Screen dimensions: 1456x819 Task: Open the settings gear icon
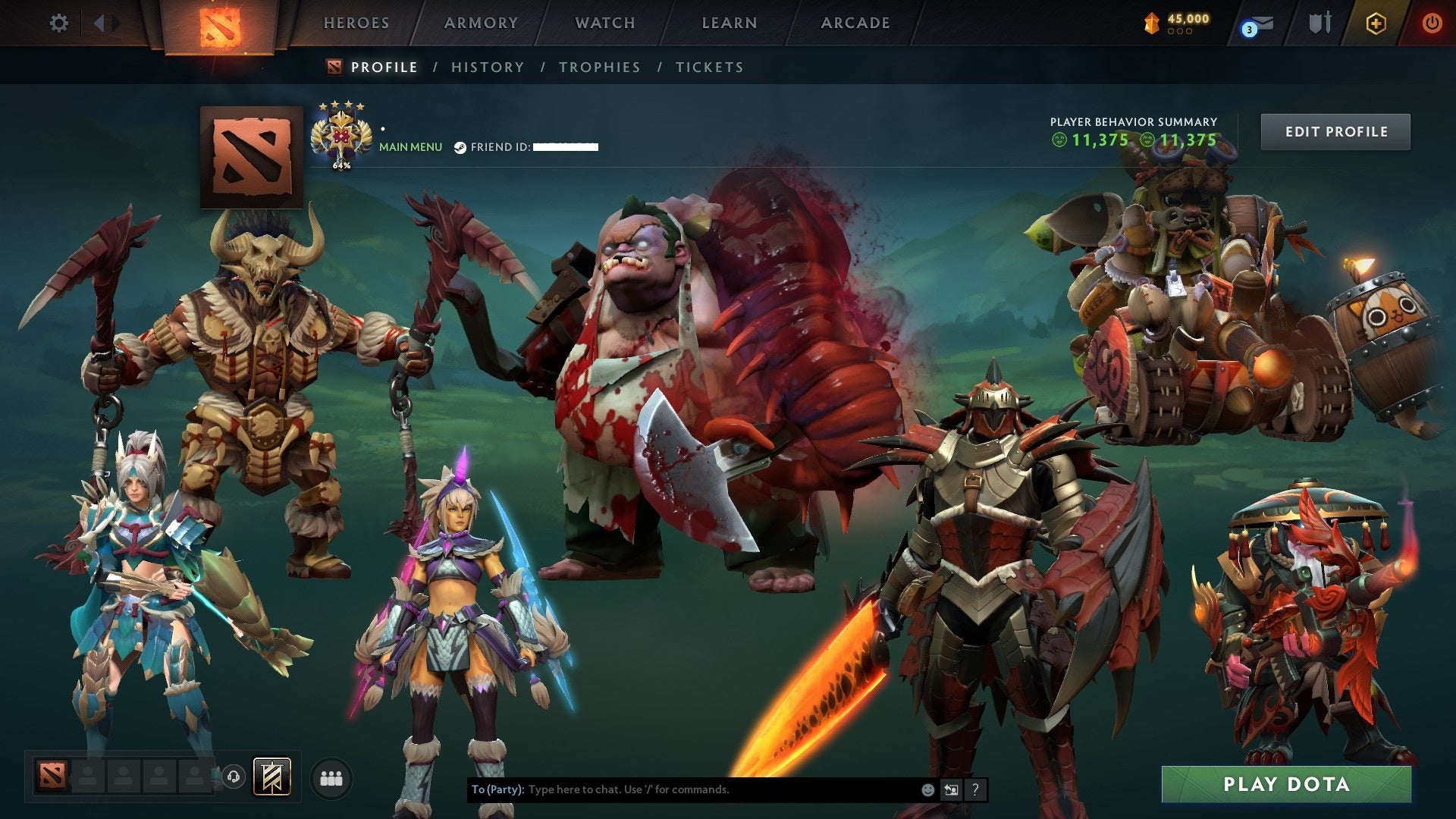point(58,23)
